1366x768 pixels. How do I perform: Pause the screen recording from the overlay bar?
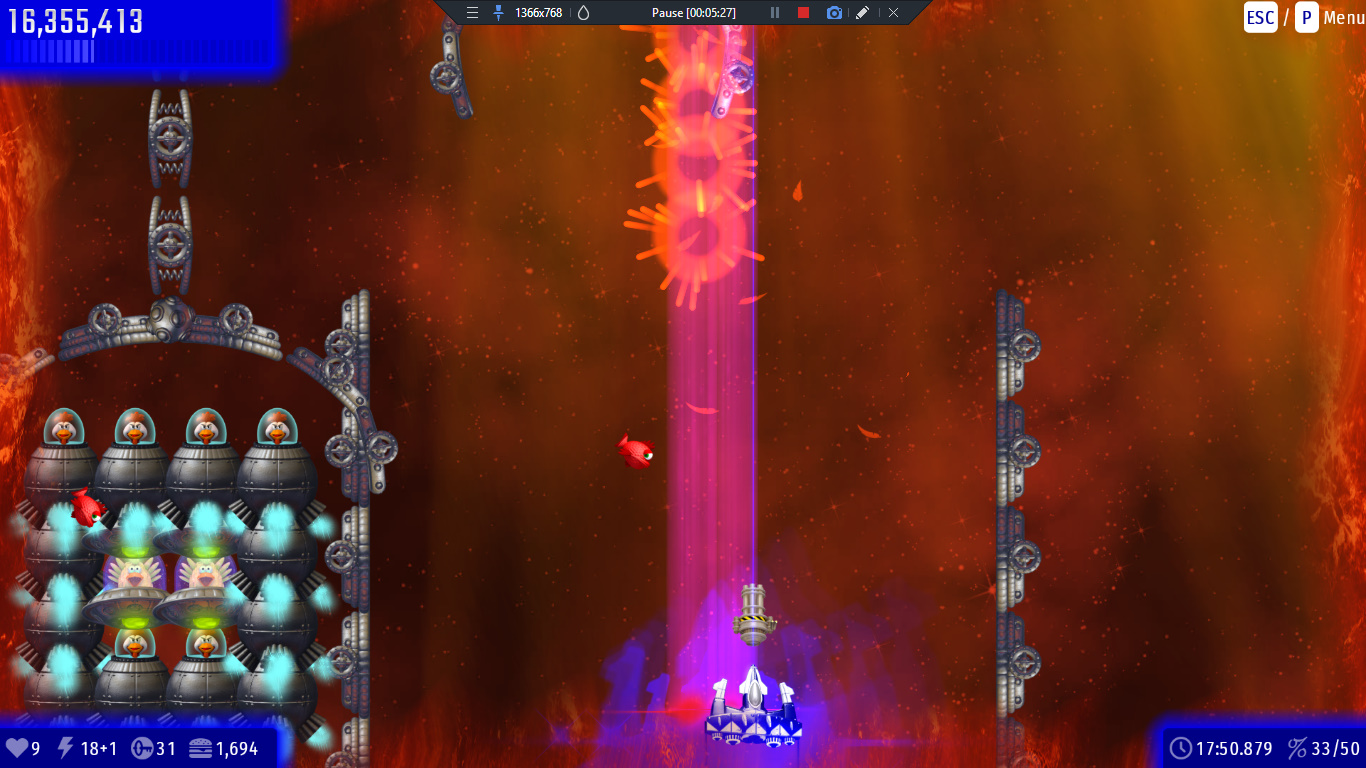click(x=774, y=13)
